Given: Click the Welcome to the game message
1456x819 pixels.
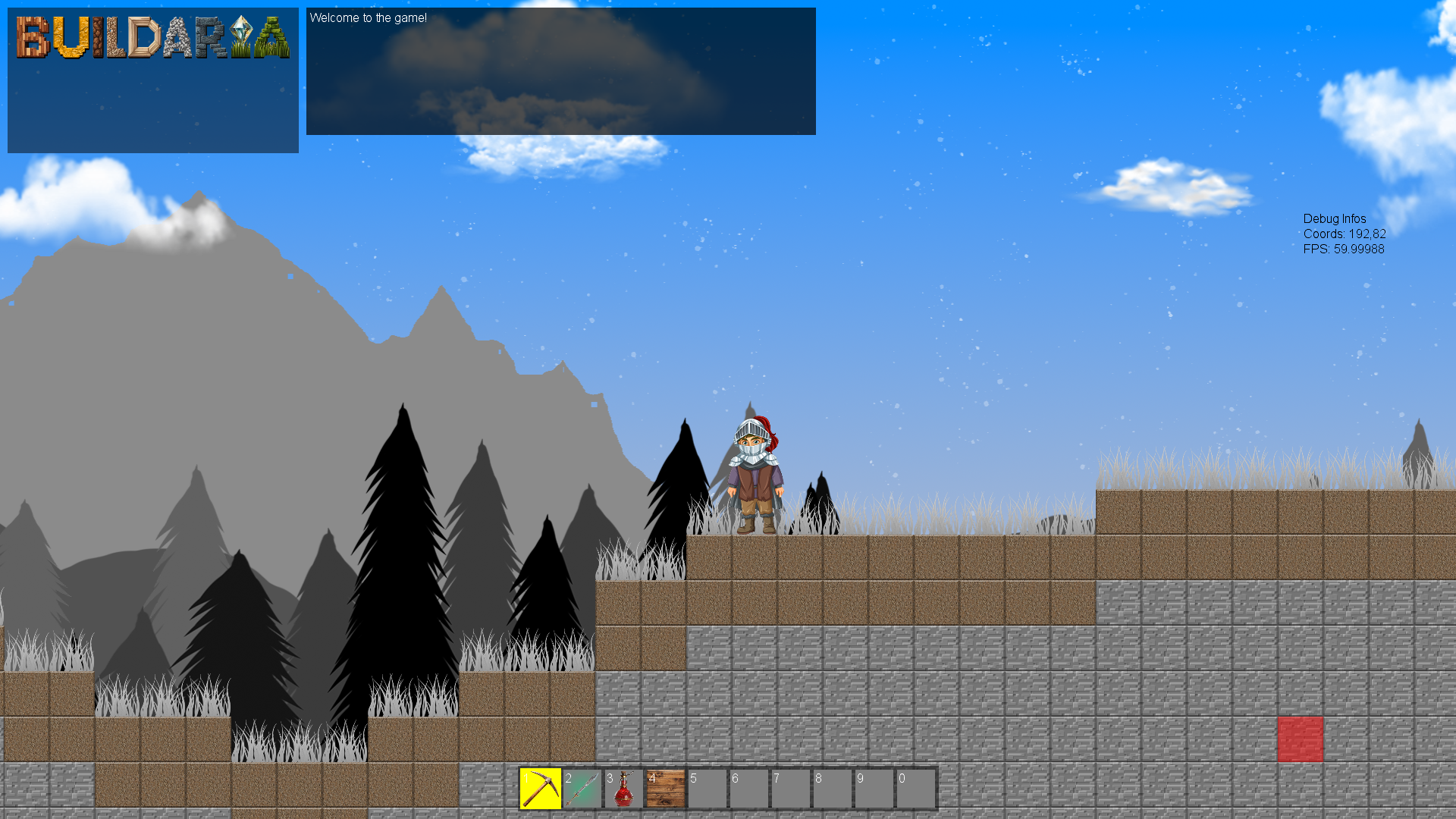Looking at the screenshot, I should point(367,17).
